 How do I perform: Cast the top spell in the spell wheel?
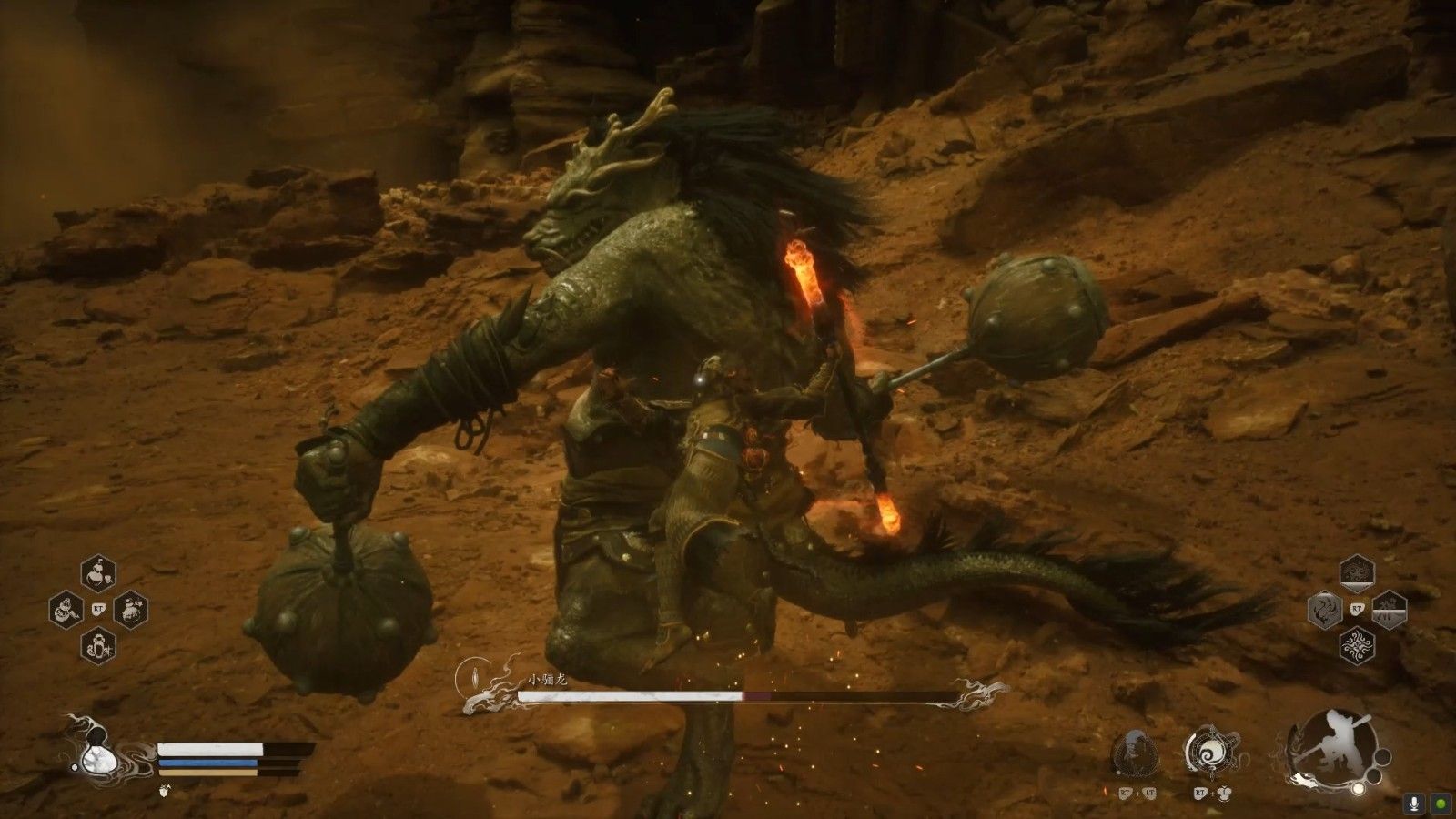[x=1357, y=573]
